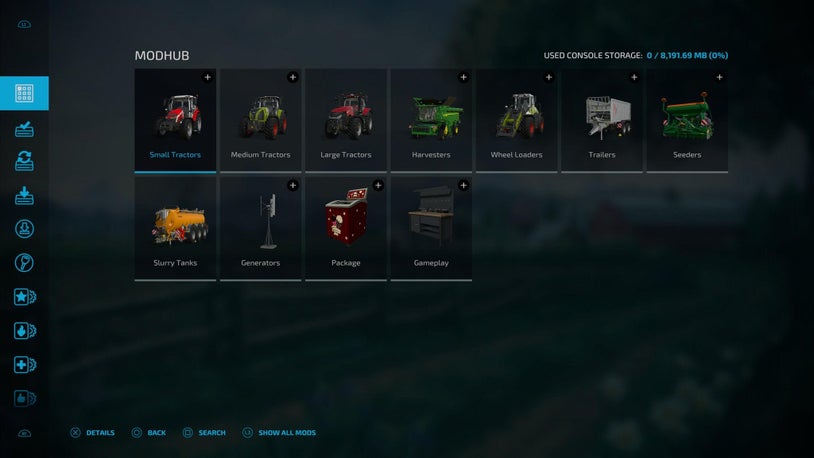Open the Seeders category tile
Image resolution: width=814 pixels, height=458 pixels.
687,120
